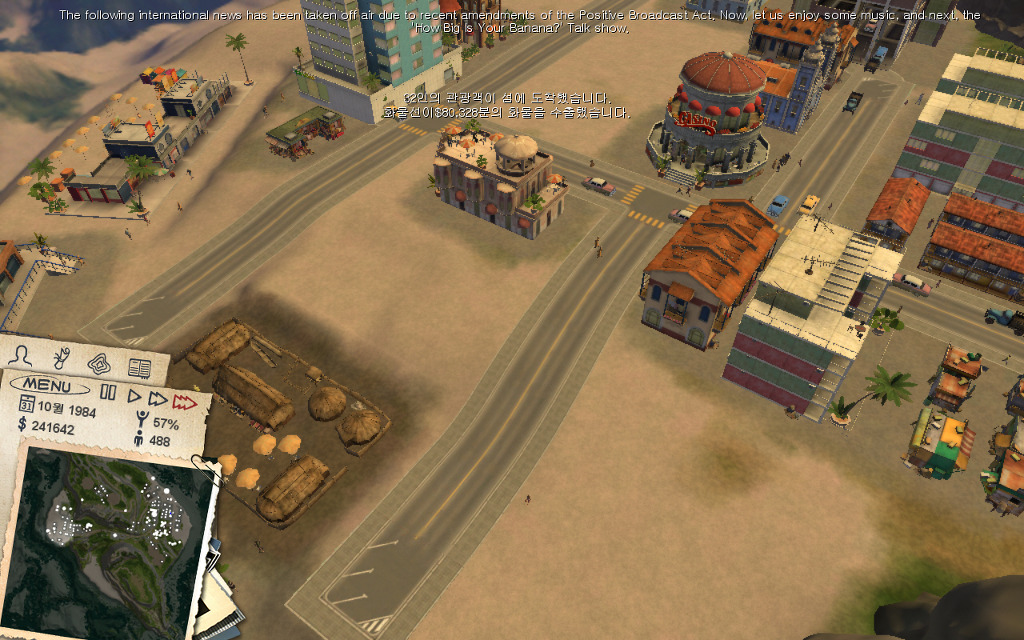
Task: Show the contour map overlays tab
Action: coord(98,362)
